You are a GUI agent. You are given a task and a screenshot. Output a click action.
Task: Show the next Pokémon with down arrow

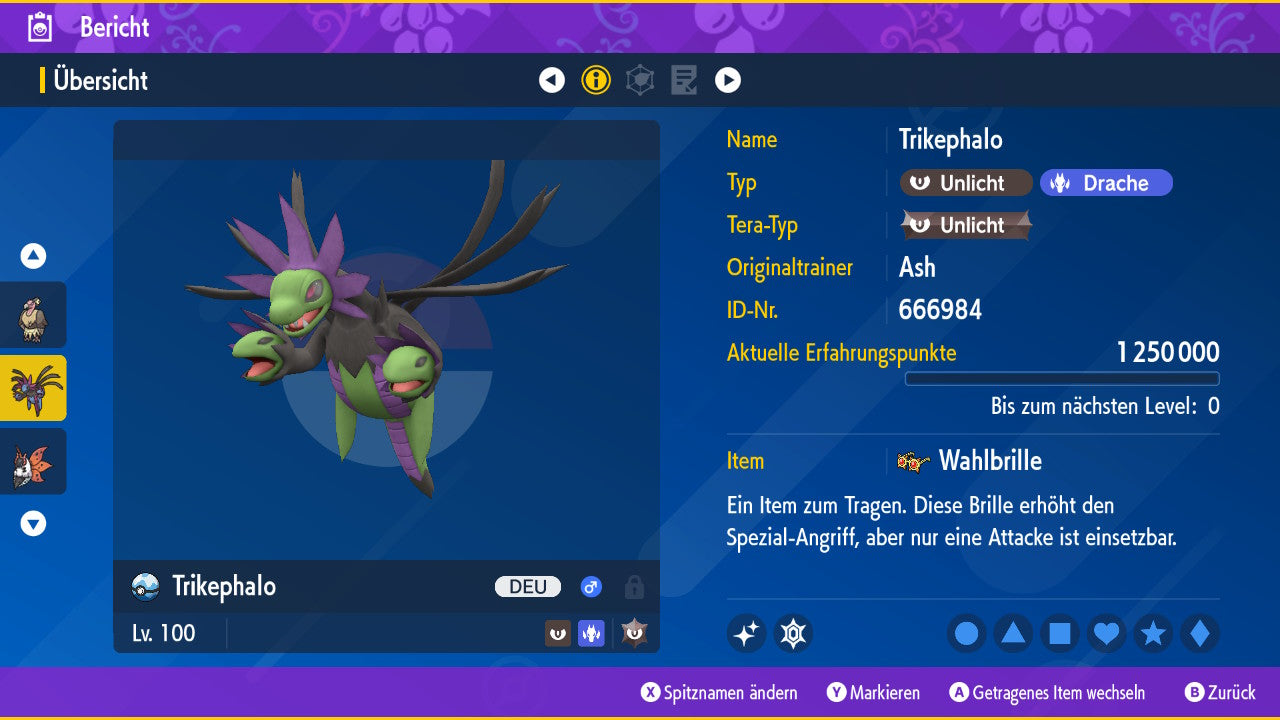pyautogui.click(x=33, y=523)
